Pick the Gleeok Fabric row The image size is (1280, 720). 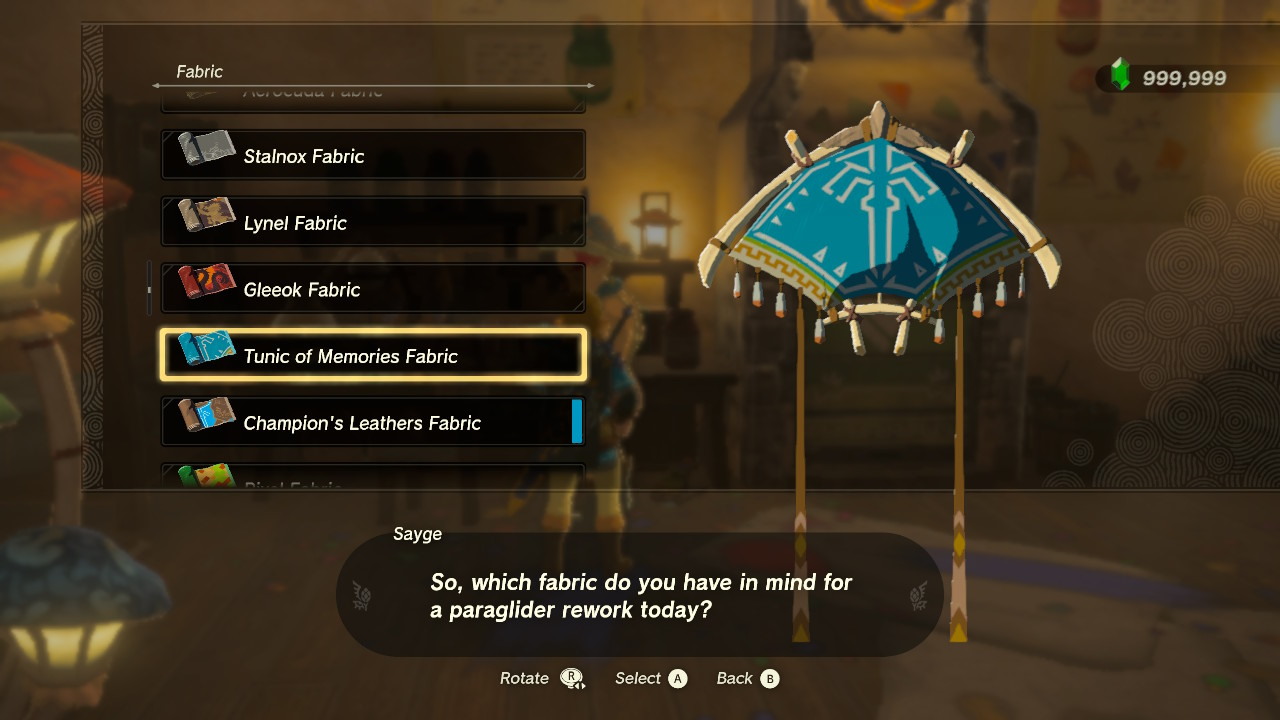(x=372, y=289)
